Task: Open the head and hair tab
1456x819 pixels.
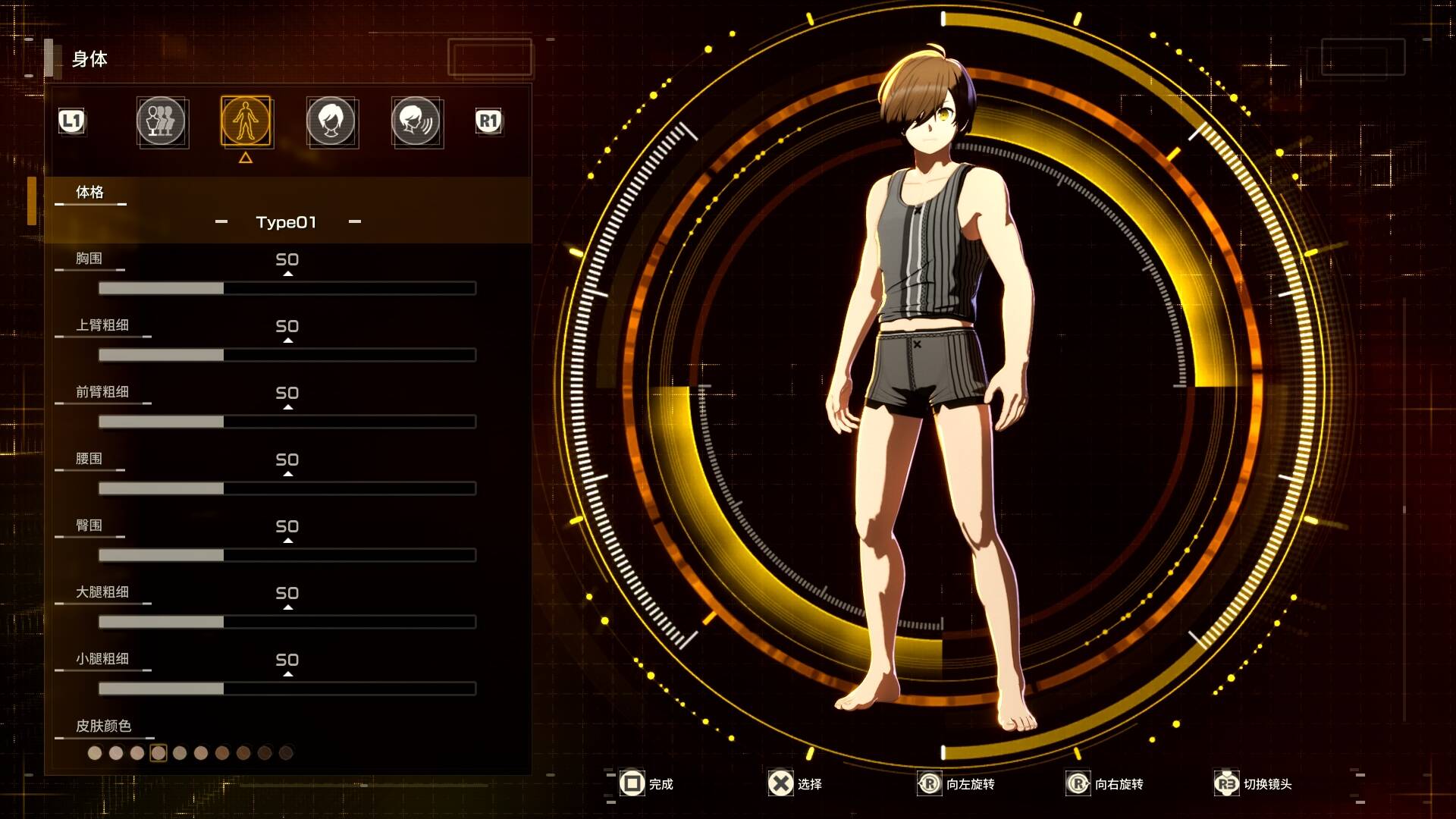Action: [331, 121]
